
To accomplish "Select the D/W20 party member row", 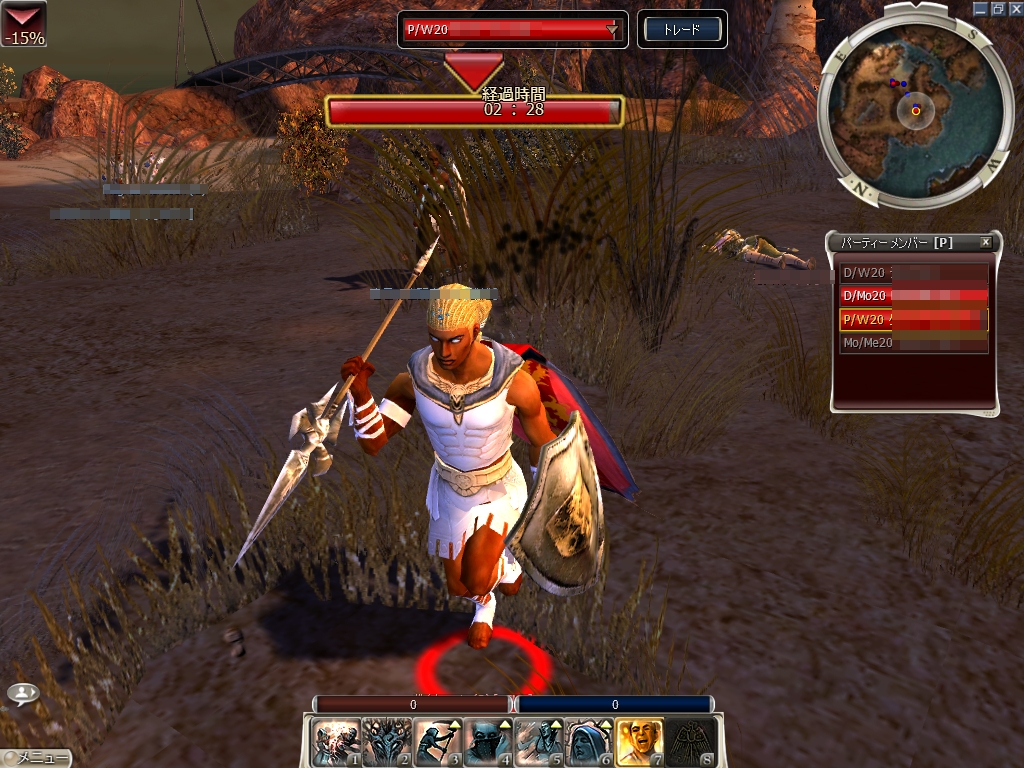I will point(913,271).
